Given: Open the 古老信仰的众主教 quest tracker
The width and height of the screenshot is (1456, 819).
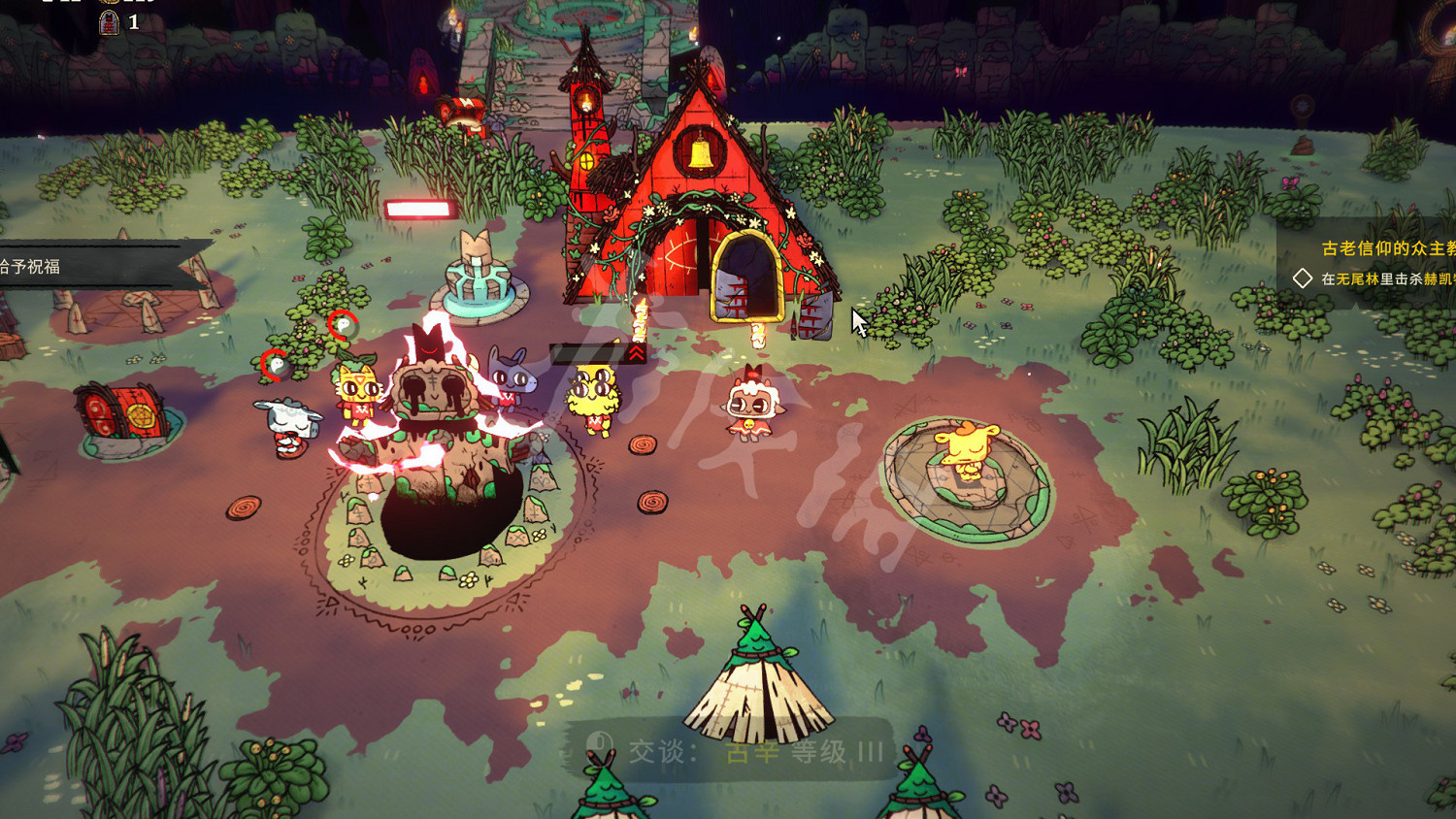Looking at the screenshot, I should [1388, 248].
